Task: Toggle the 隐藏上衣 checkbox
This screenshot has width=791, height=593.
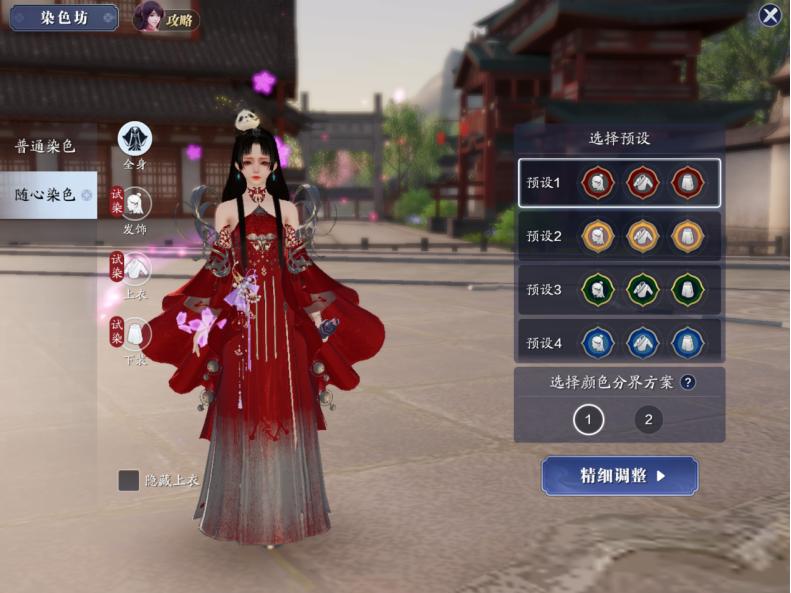Action: pyautogui.click(x=129, y=480)
